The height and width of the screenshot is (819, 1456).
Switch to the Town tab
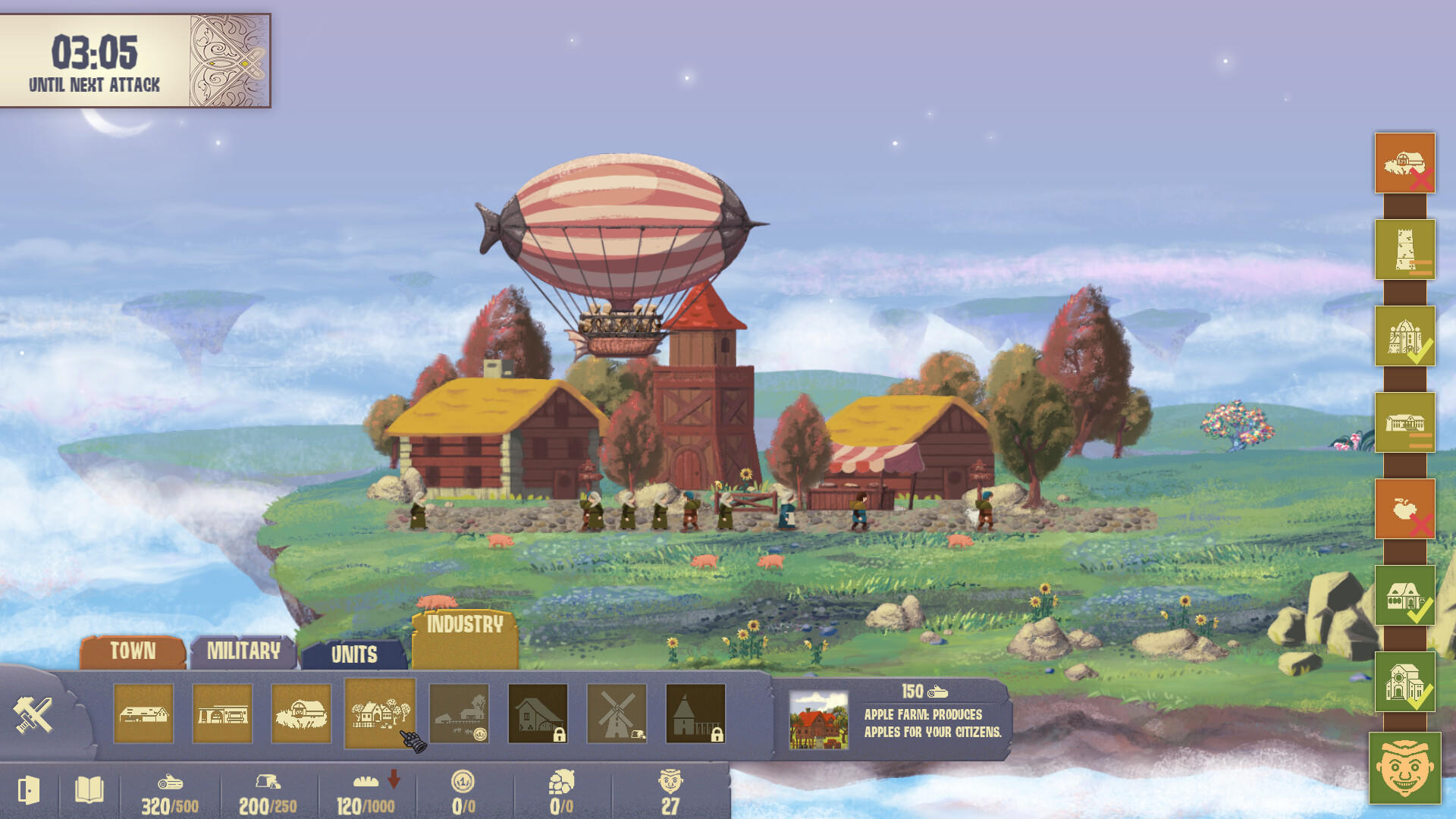coord(133,651)
